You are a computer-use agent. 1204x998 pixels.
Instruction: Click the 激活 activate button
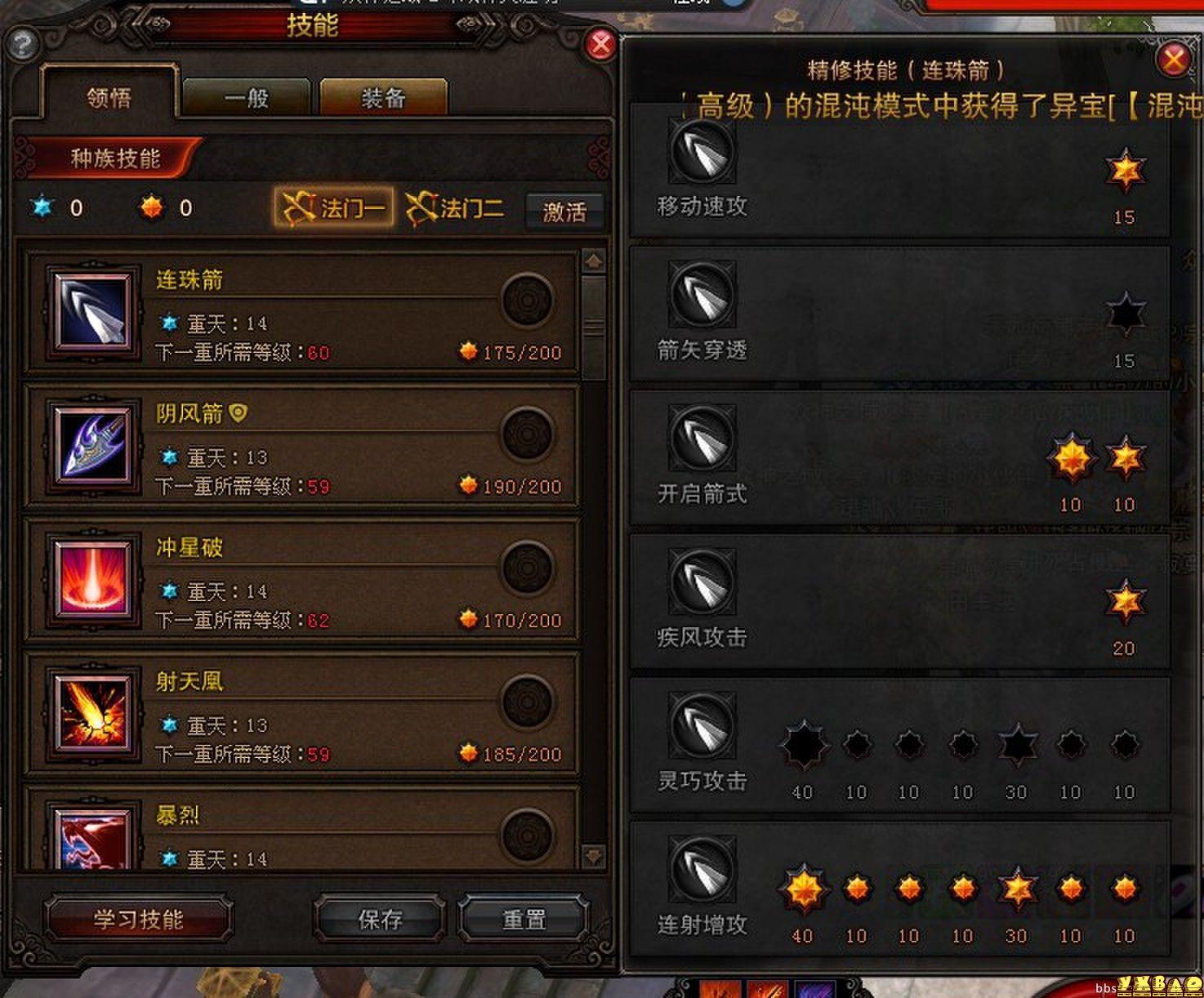pyautogui.click(x=564, y=212)
